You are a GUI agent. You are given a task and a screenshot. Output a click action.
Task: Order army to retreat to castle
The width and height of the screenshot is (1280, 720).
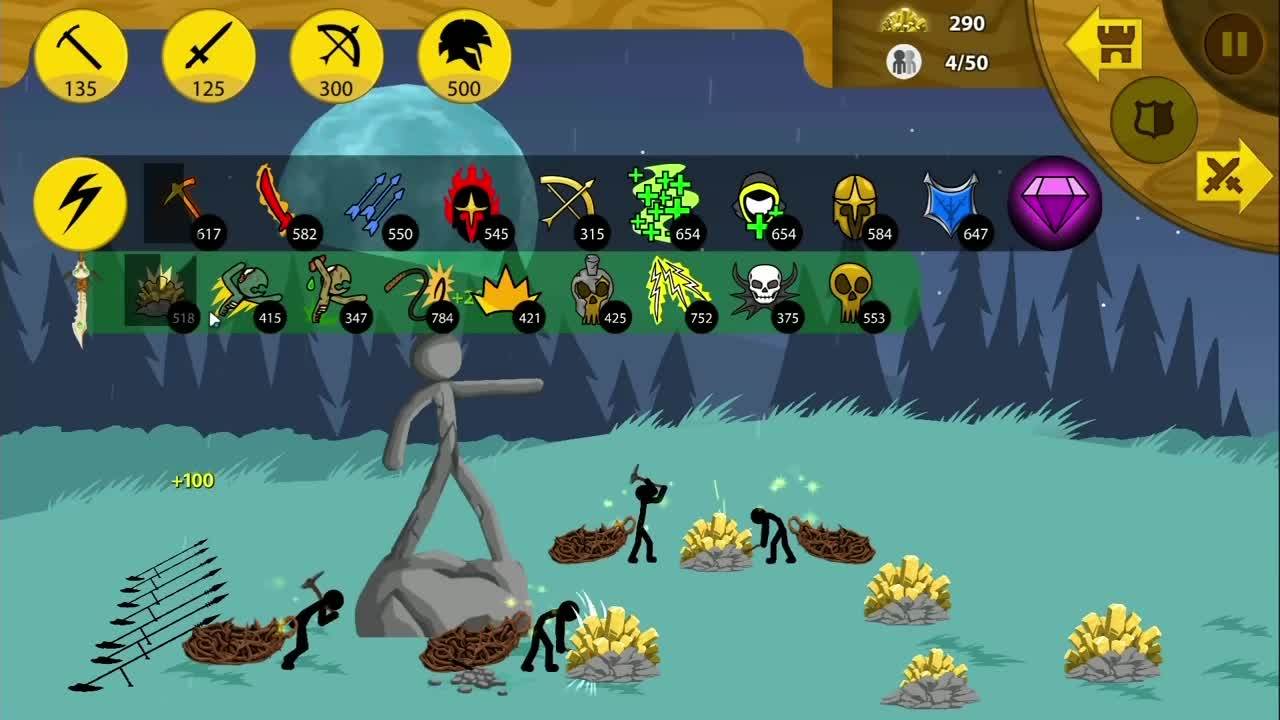1104,42
